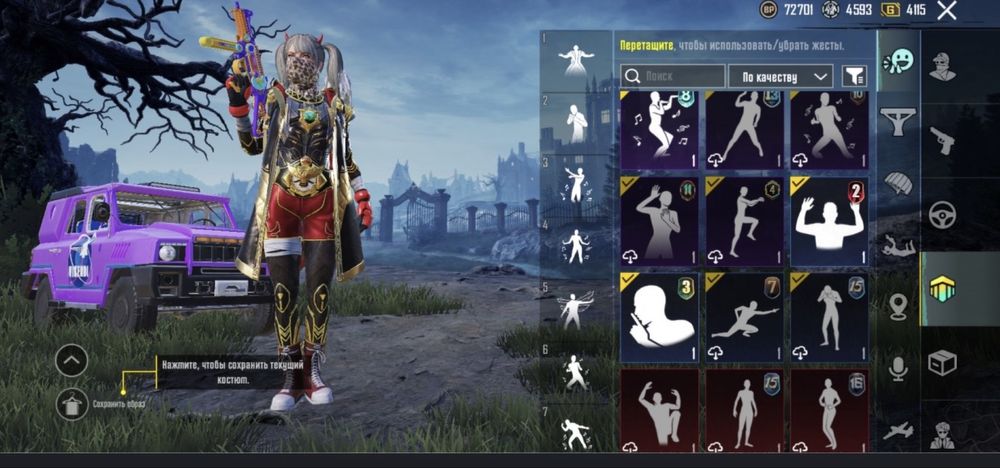The height and width of the screenshot is (468, 1000).
Task: Select the winged emote in slot 5
Action: tap(575, 310)
